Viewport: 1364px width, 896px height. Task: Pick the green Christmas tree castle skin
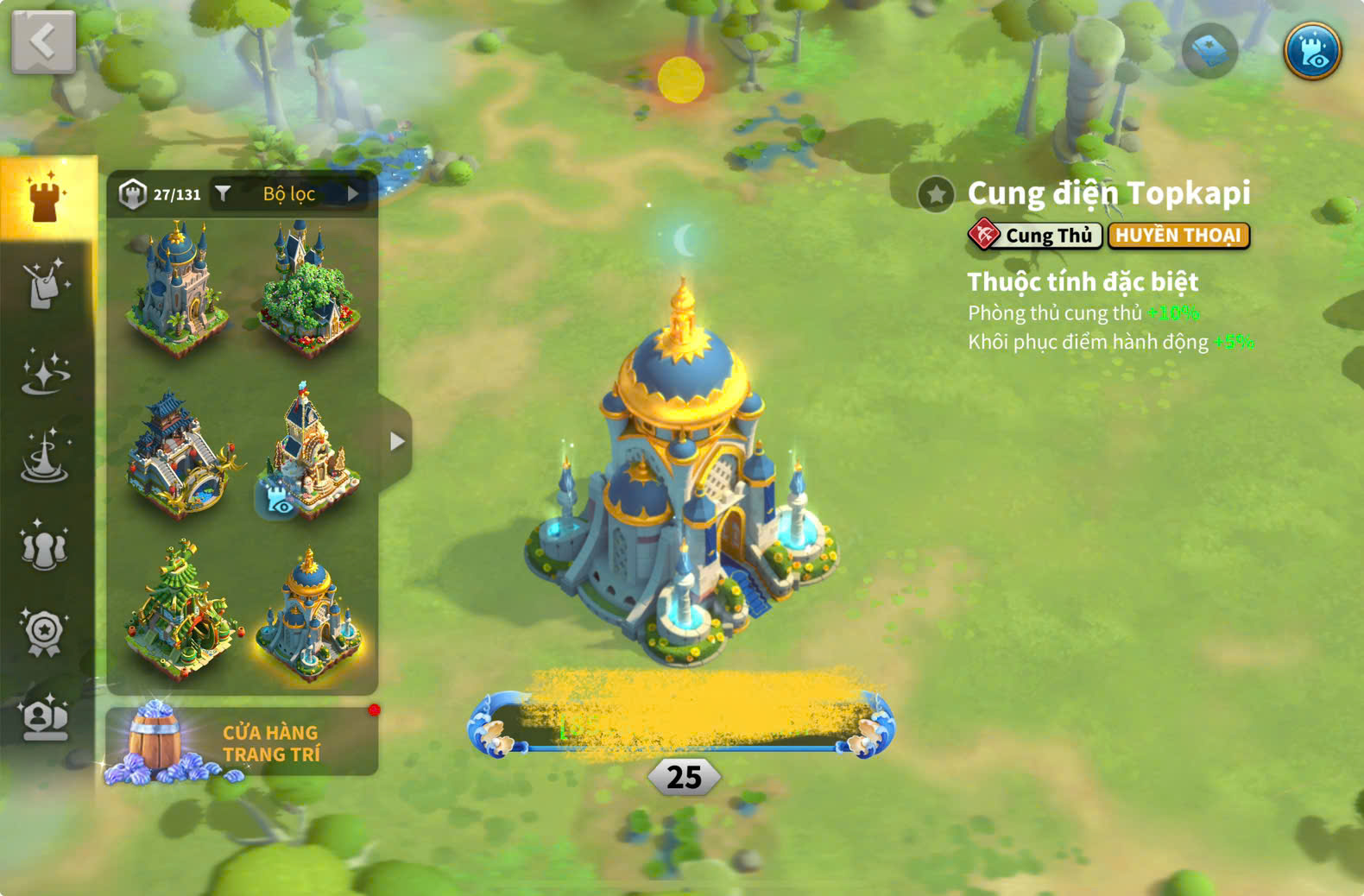point(179,611)
